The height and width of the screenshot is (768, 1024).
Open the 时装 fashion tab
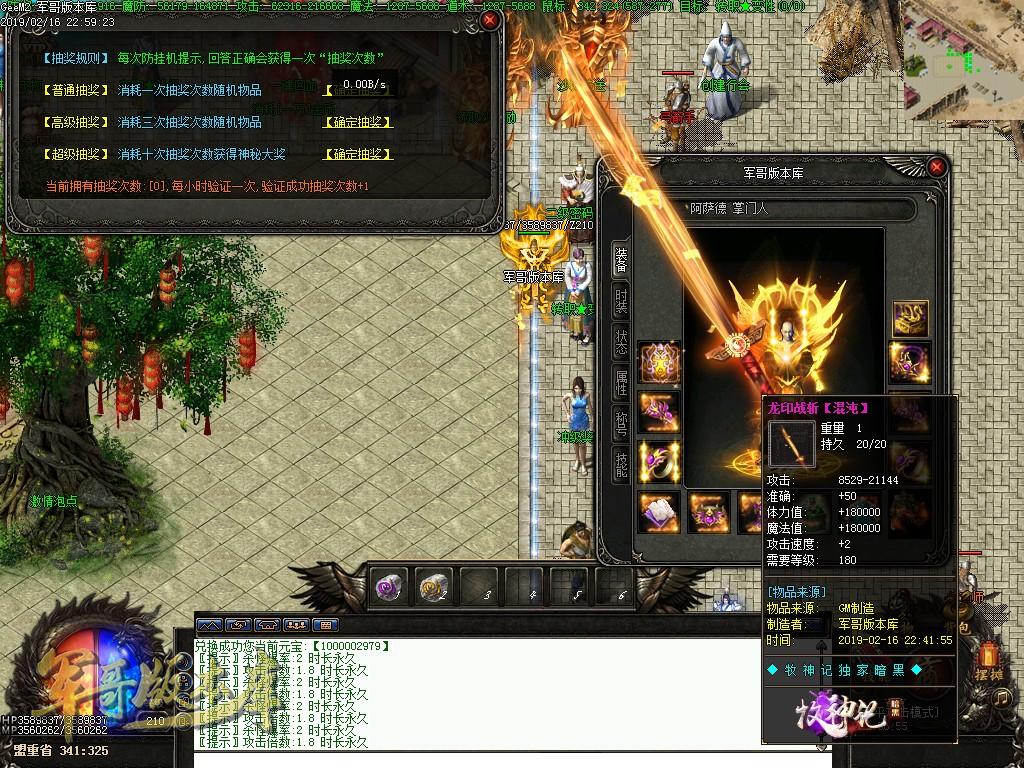[621, 300]
